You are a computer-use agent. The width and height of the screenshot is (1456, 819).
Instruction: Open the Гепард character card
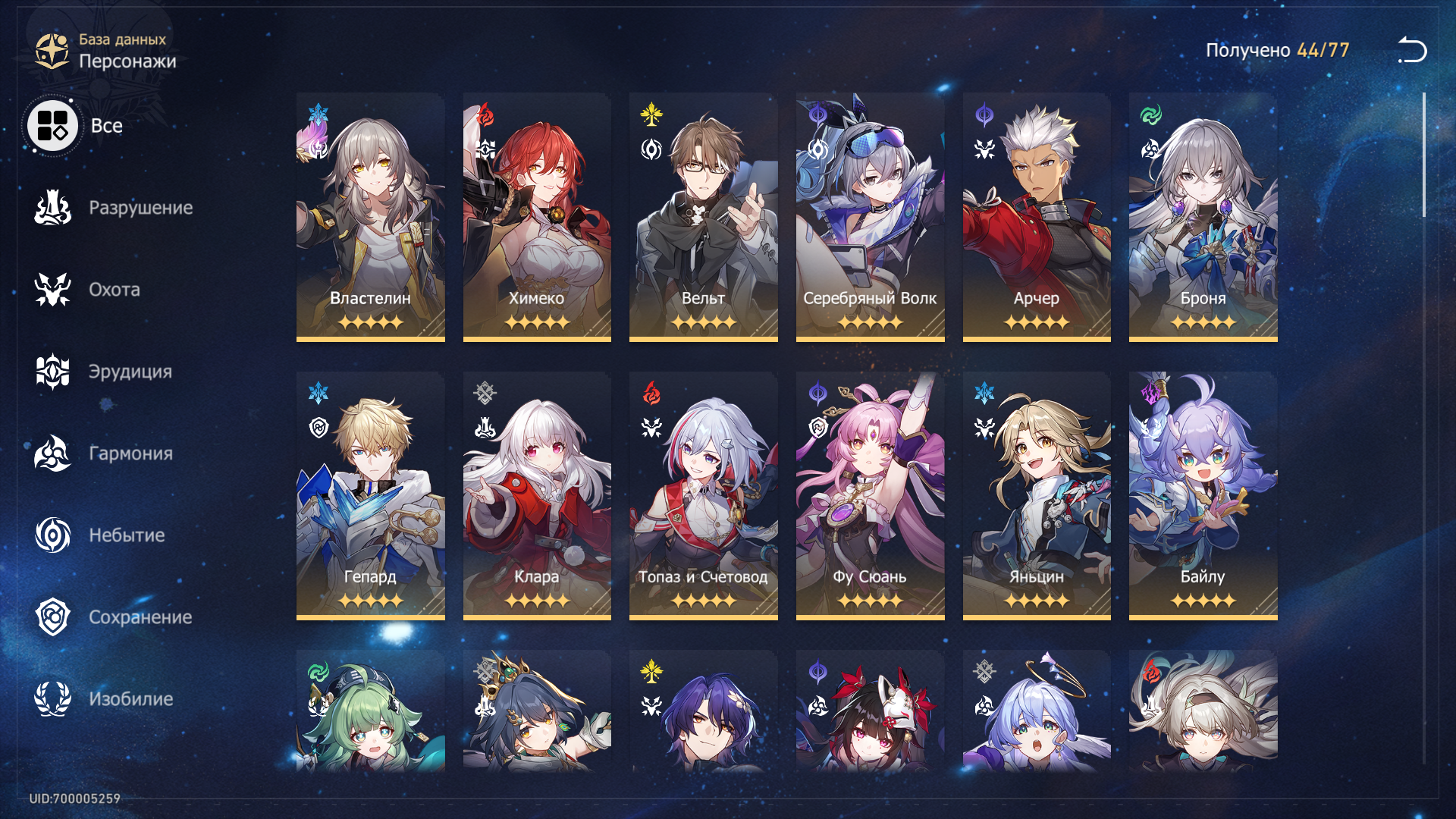tap(370, 495)
